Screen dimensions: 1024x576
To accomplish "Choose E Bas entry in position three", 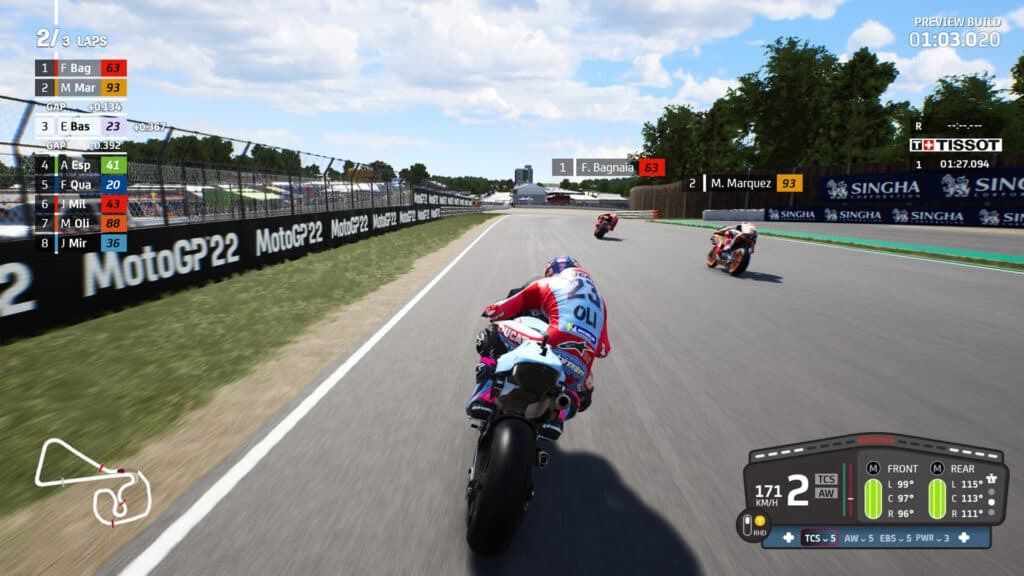I will click(x=80, y=126).
